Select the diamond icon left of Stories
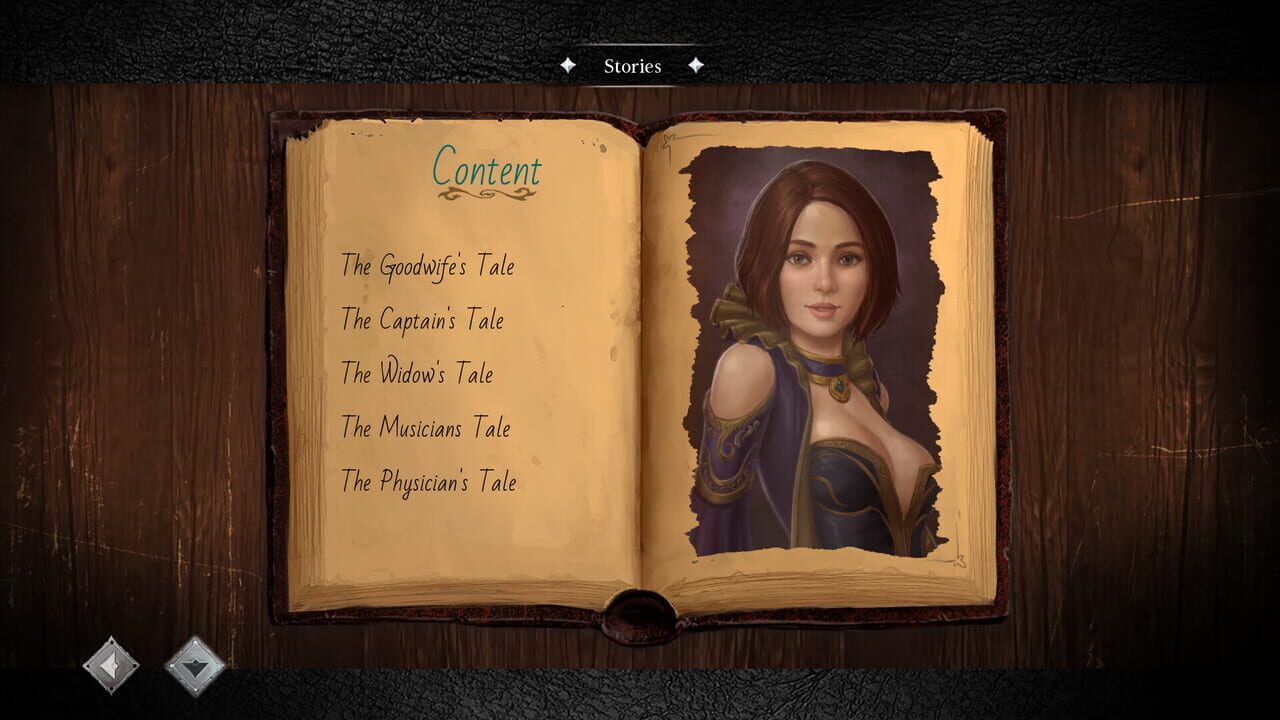The image size is (1280, 720). (568, 66)
